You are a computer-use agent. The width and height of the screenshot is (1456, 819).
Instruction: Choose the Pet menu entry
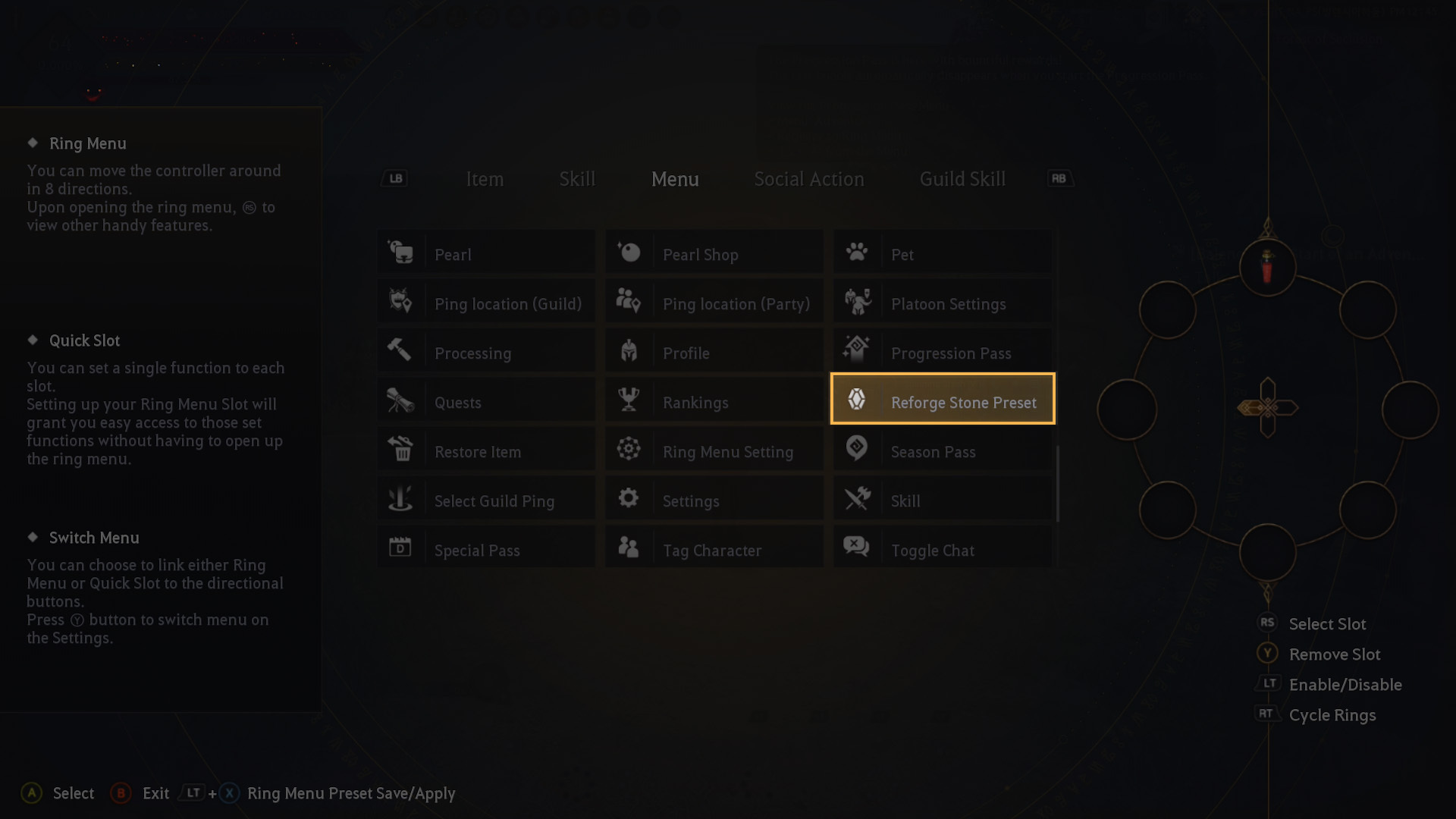pos(942,254)
